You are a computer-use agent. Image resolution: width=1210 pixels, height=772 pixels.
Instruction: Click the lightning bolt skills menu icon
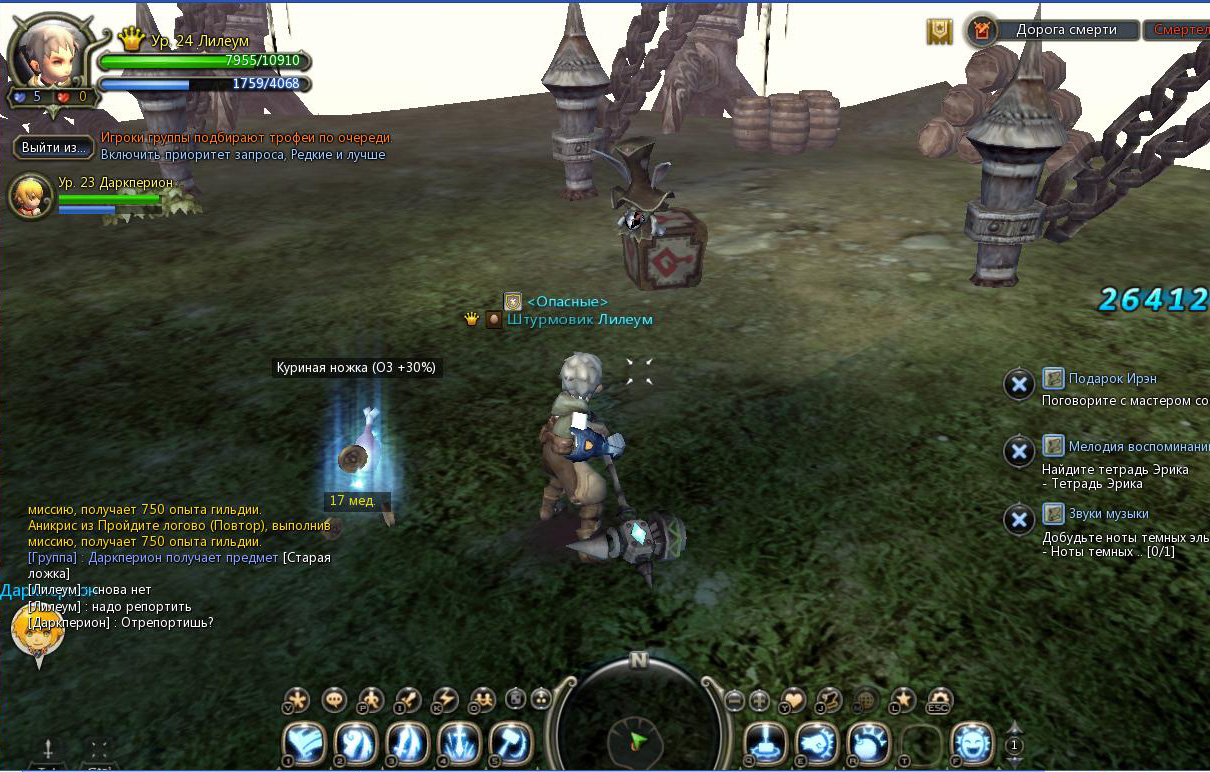point(444,699)
